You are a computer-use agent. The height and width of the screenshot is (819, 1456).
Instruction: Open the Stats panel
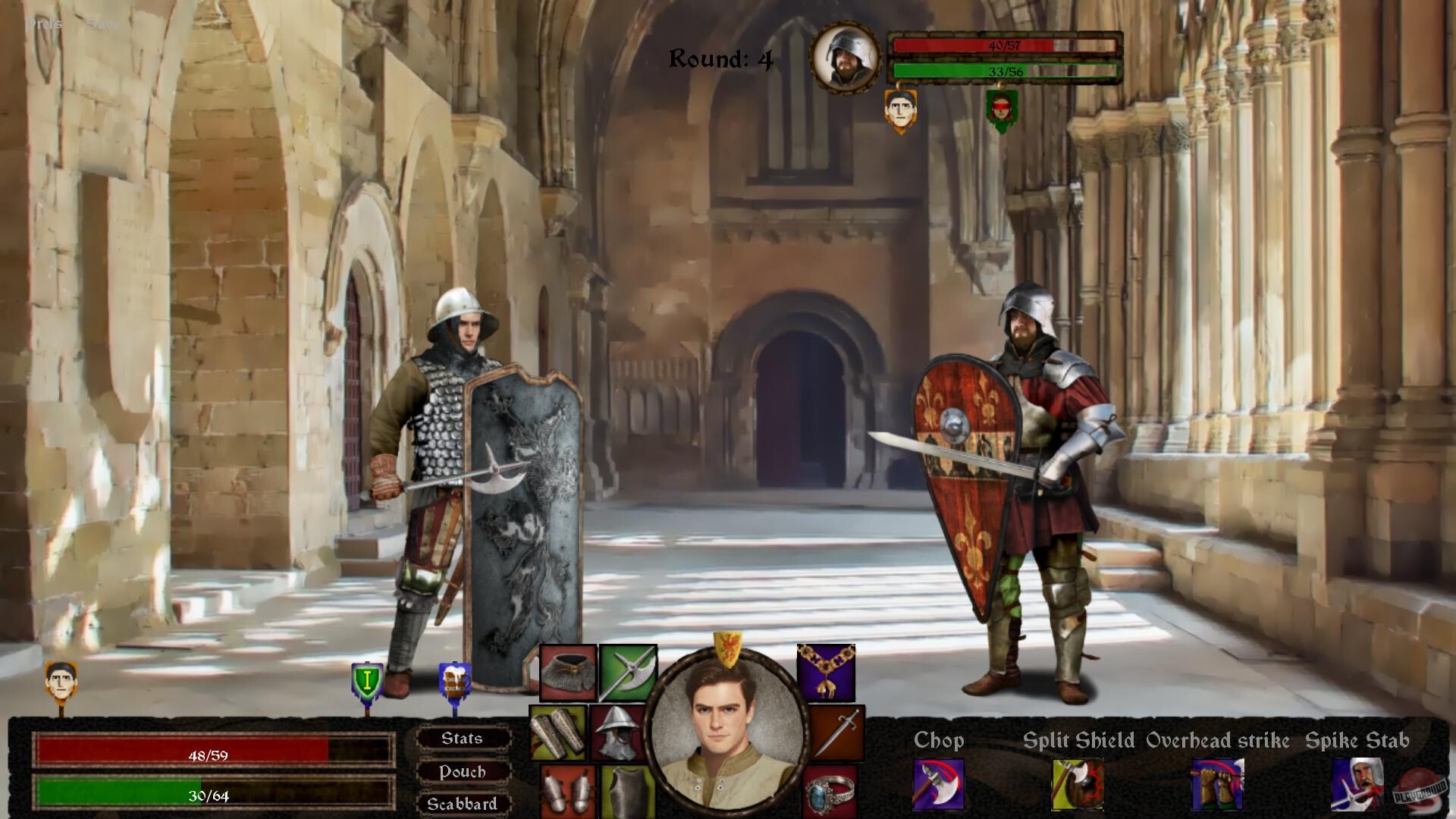463,739
